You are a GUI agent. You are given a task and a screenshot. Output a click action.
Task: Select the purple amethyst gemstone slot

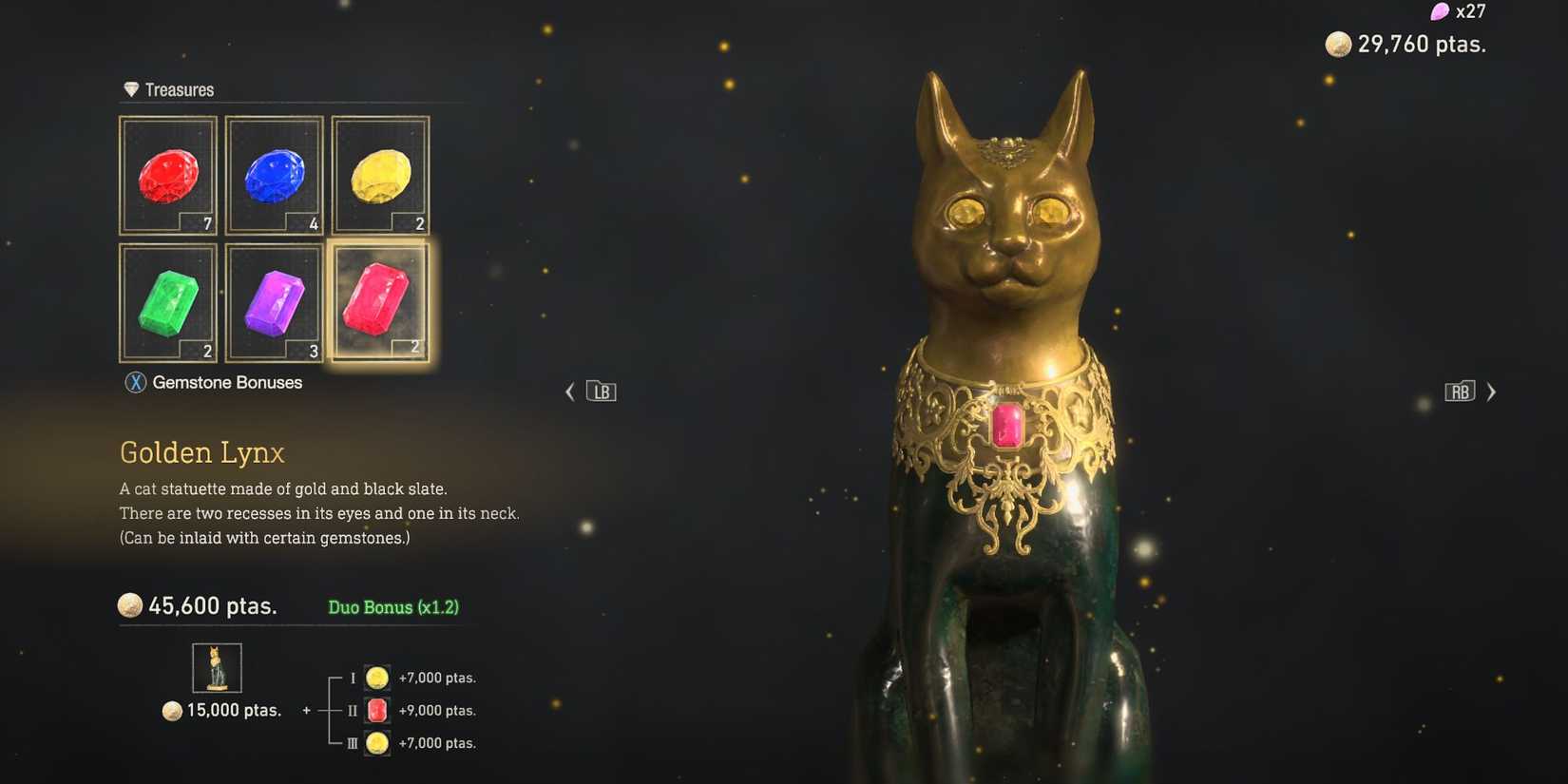pos(274,302)
